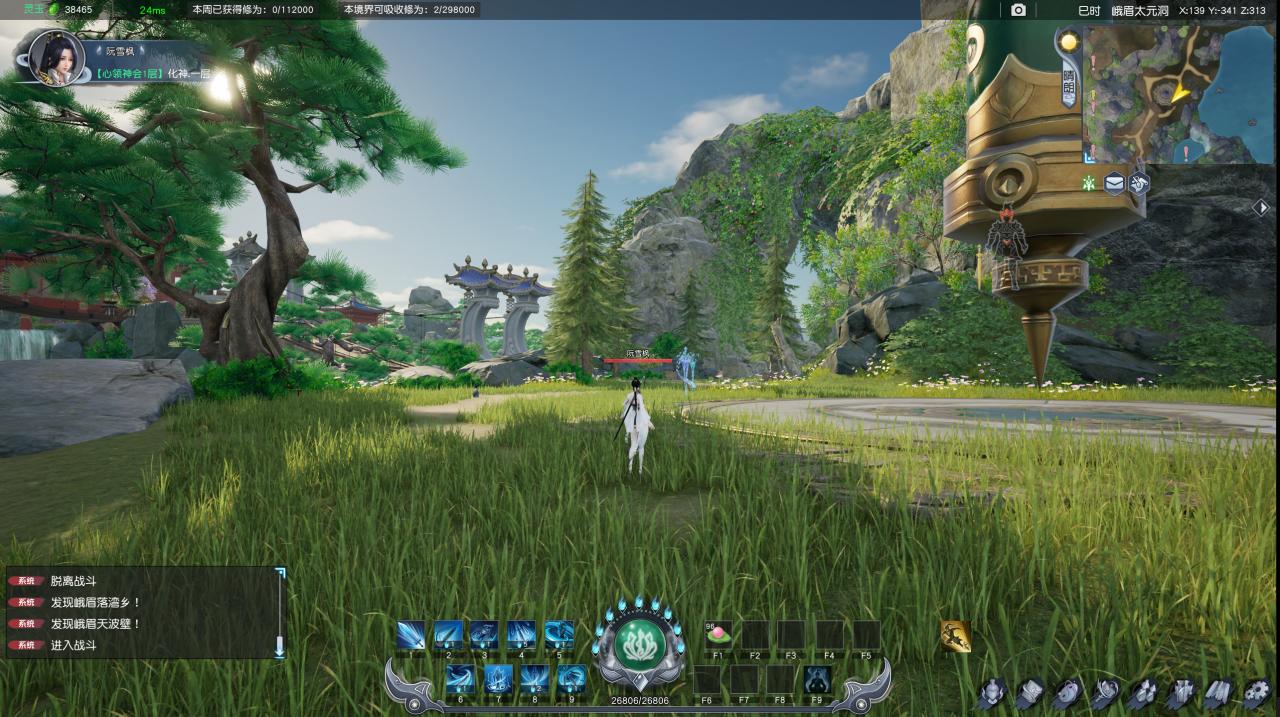
Task: Activate the meditation skill in F9
Action: (817, 680)
